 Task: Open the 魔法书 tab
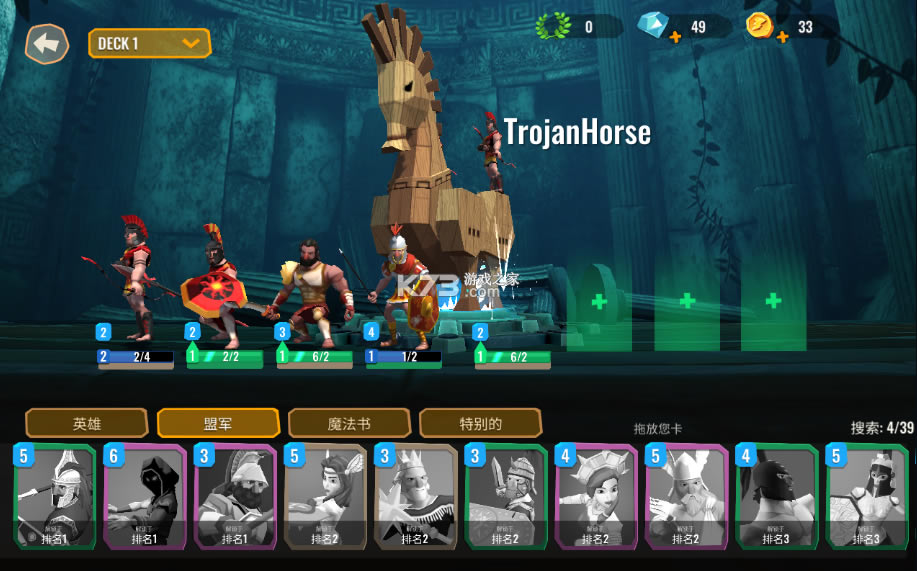pos(349,423)
